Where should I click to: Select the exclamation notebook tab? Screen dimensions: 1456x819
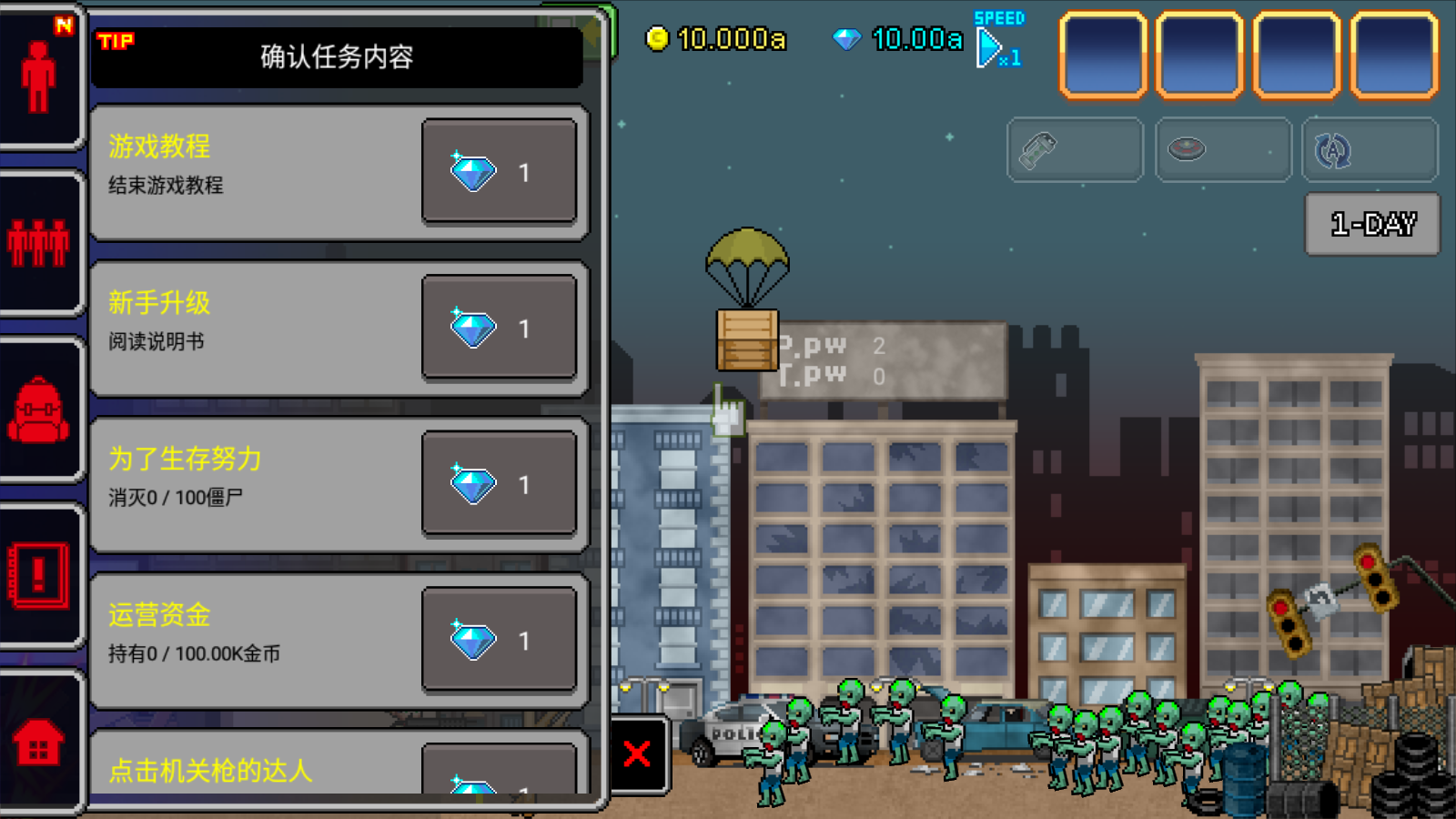coord(38,575)
